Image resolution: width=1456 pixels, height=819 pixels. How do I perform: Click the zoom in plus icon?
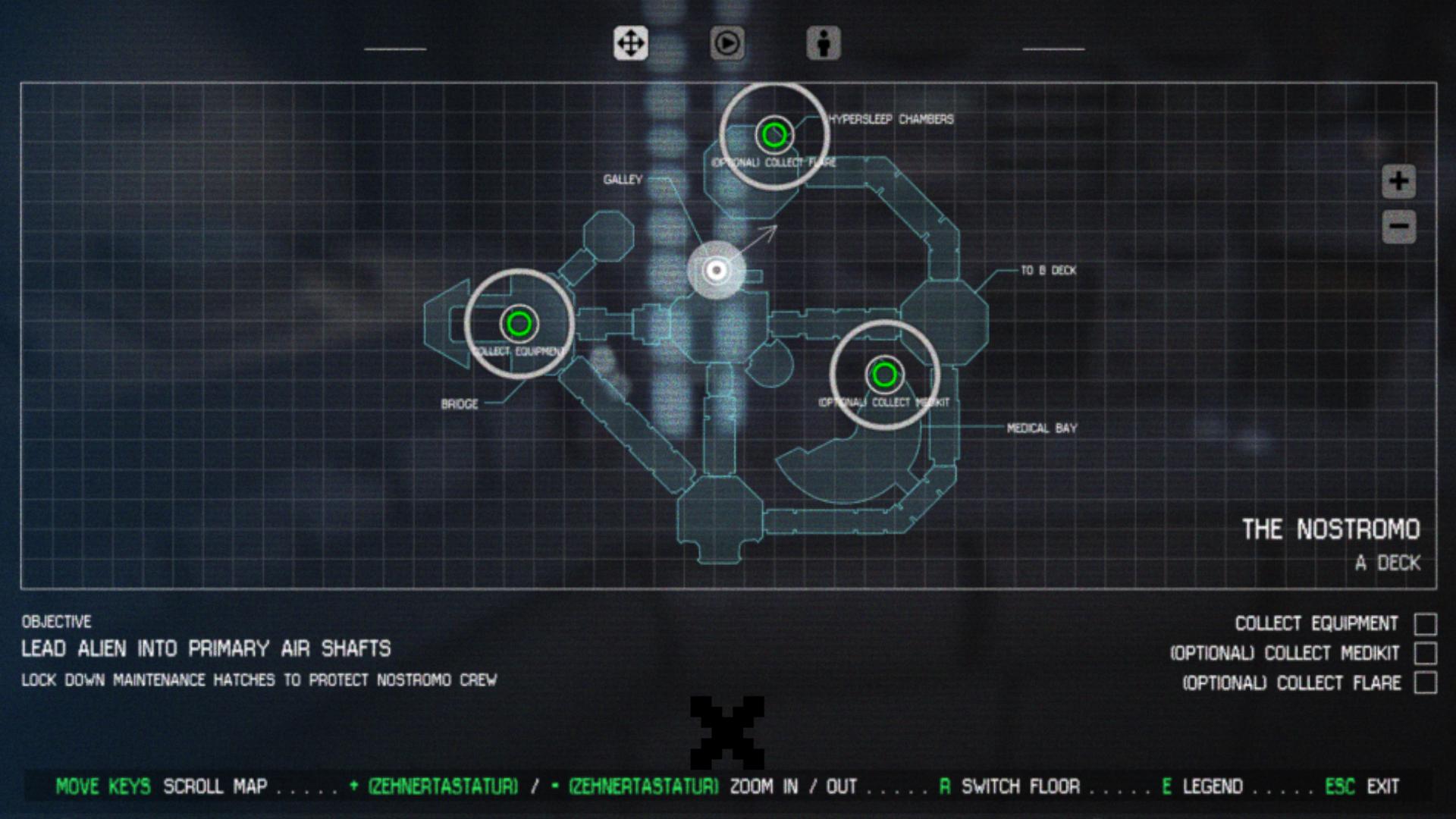tap(1398, 182)
